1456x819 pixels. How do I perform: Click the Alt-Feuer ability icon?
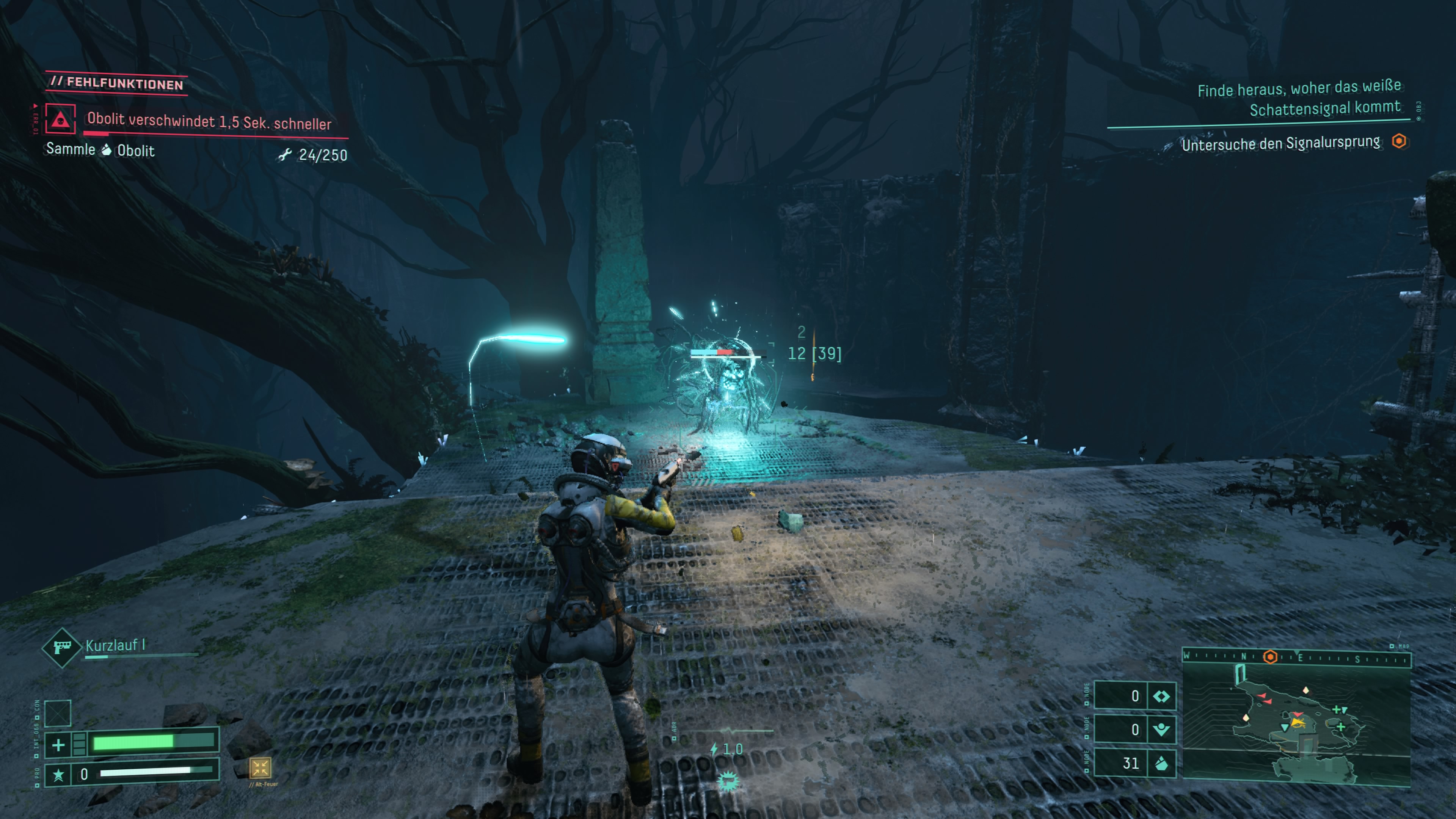[260, 767]
